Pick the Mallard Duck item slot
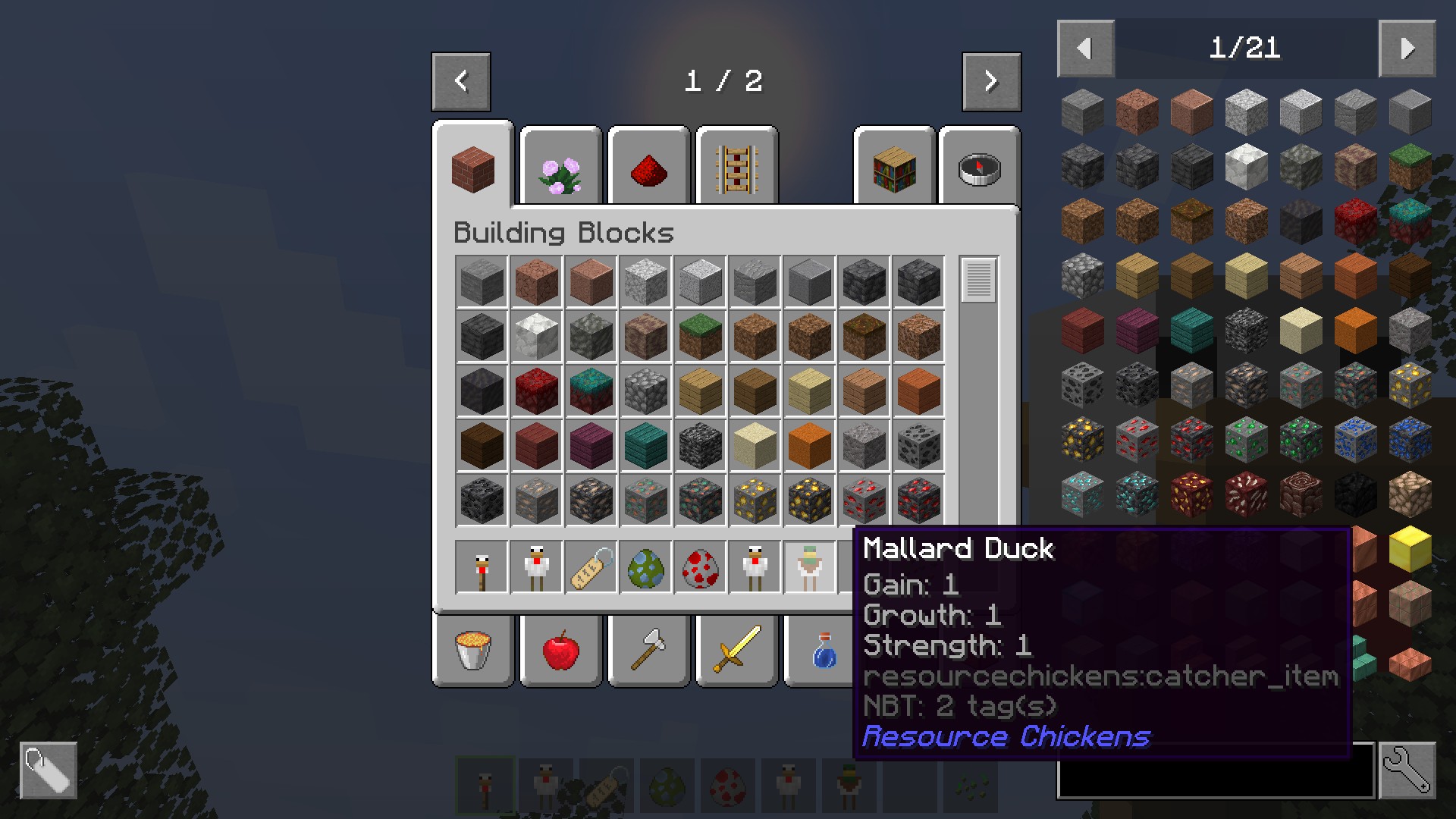This screenshot has width=1456, height=819. 809,566
